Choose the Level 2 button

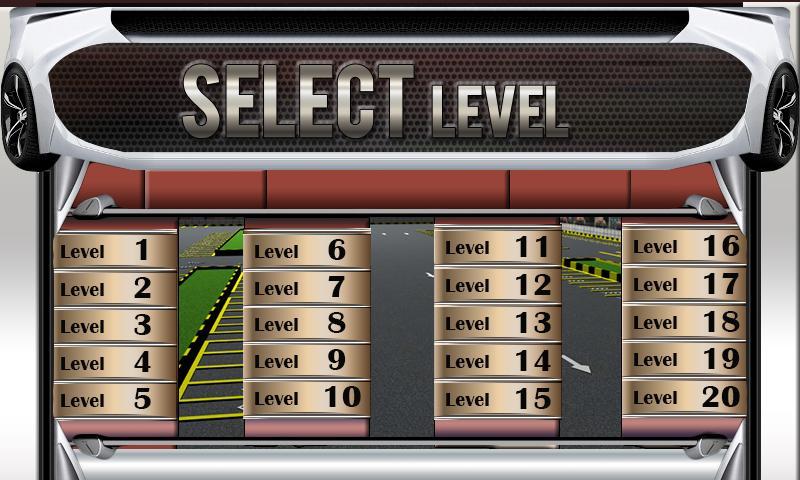pos(114,288)
